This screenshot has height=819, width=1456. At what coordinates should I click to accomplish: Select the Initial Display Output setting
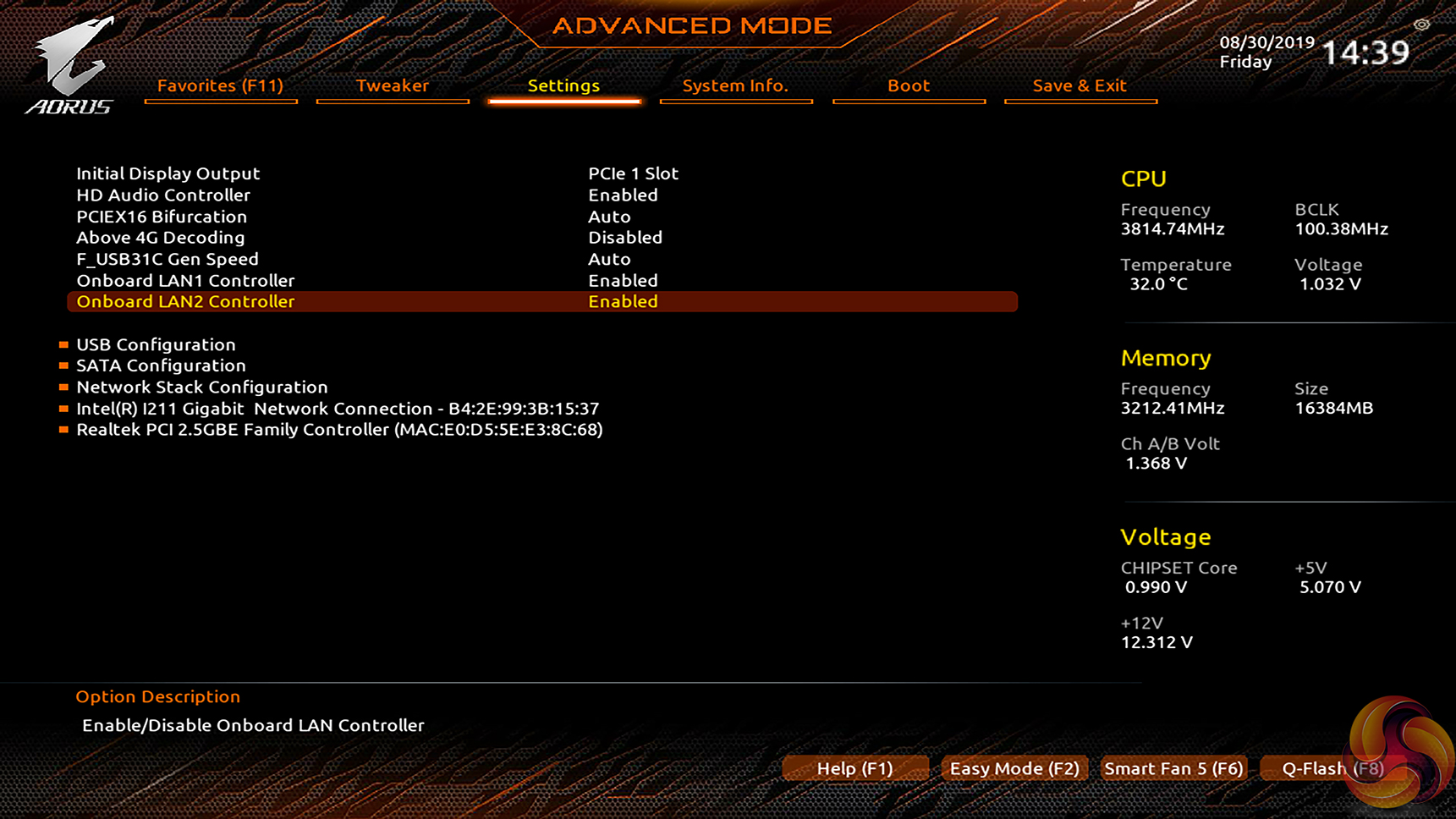168,173
